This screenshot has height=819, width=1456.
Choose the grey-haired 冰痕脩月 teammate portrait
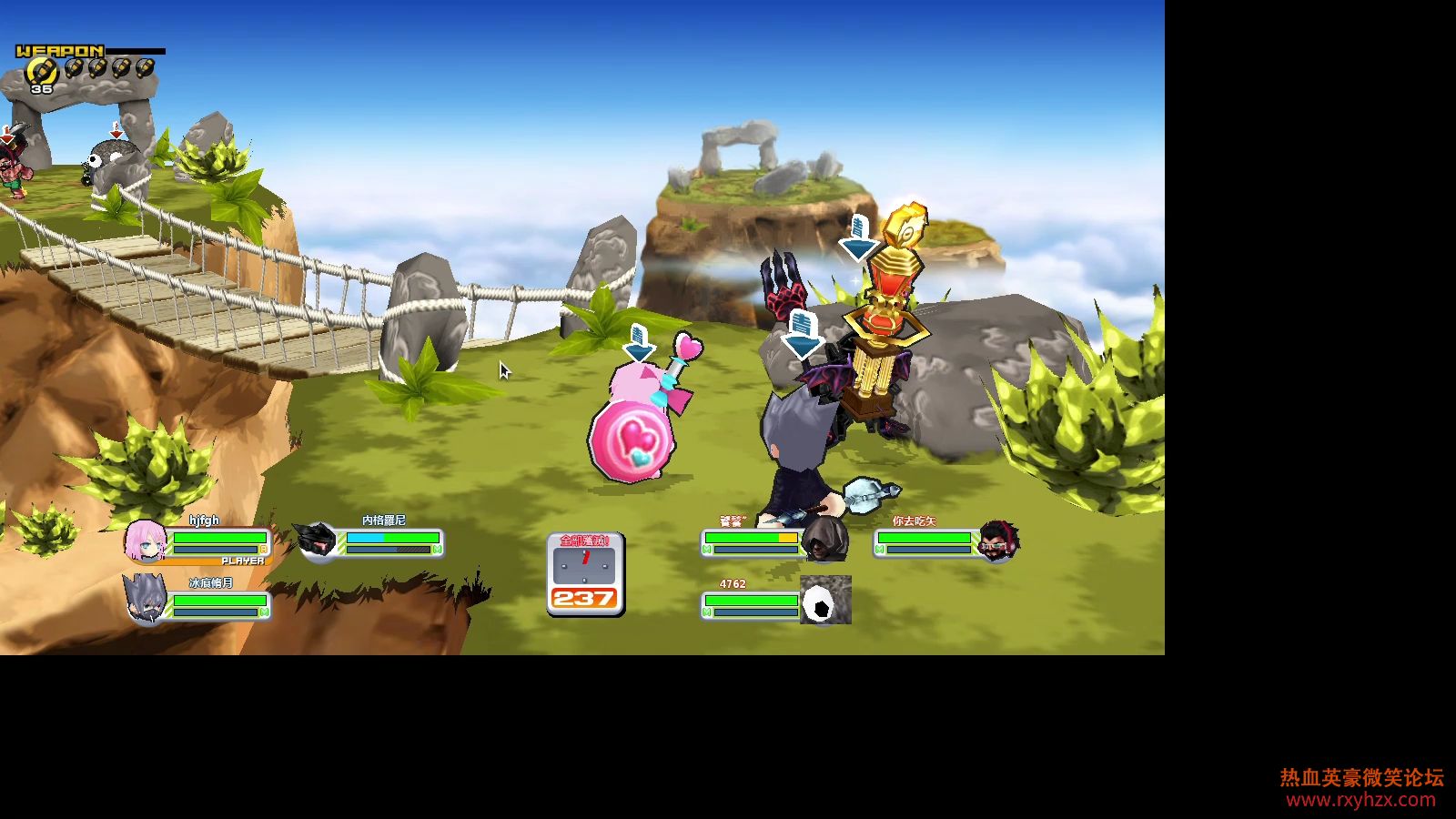(146, 599)
